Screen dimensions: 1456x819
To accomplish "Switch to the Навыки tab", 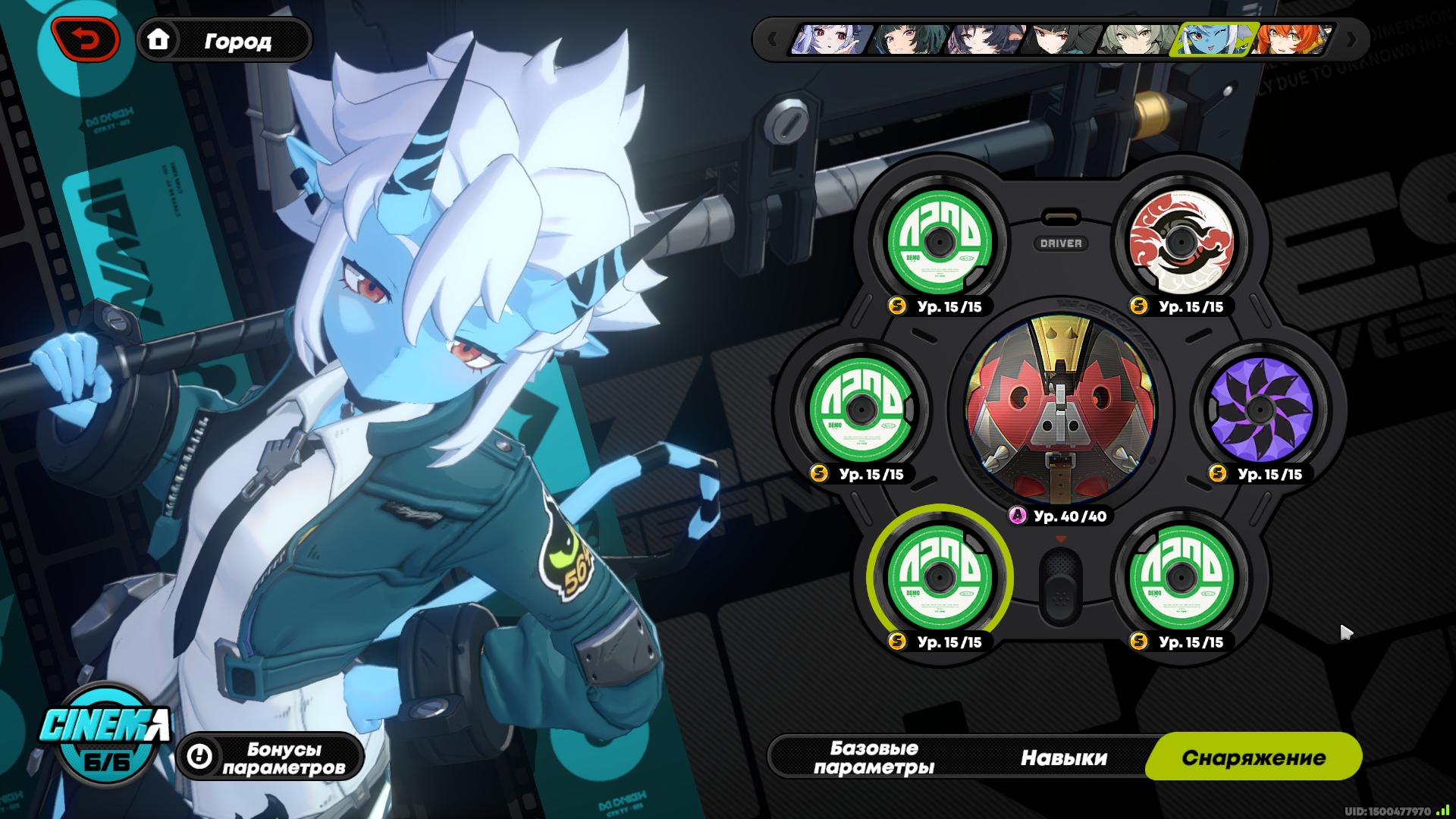I will [1063, 758].
